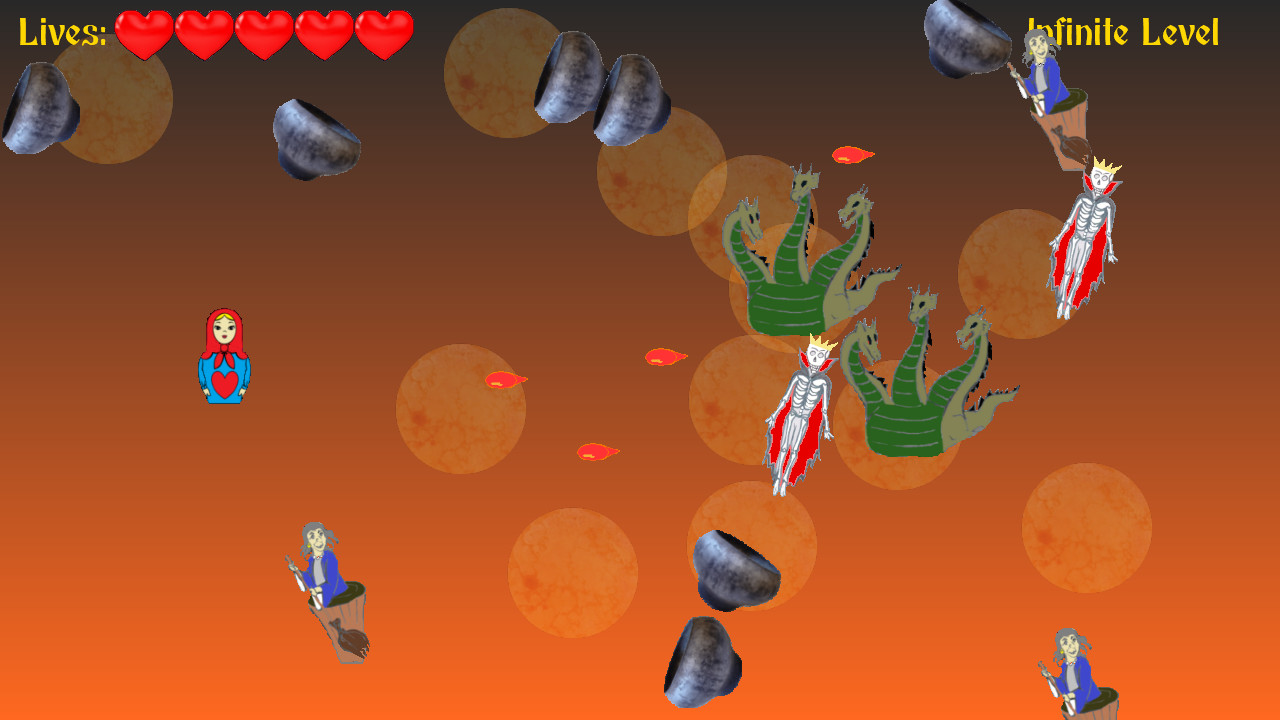Image resolution: width=1280 pixels, height=720 pixels.
Task: Click the fireball near the hydra heads
Action: 850,154
